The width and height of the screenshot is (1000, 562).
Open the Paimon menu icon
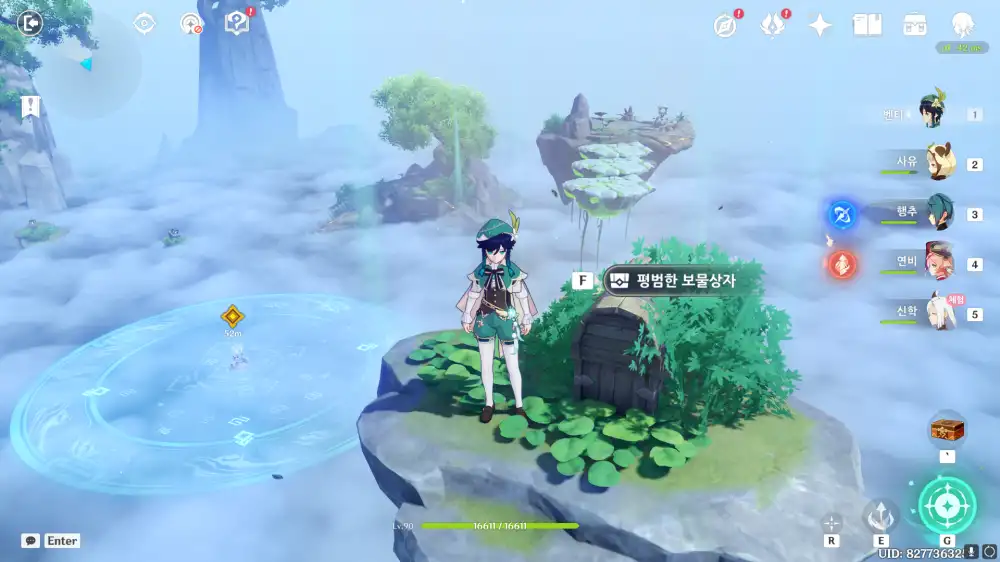(962, 25)
